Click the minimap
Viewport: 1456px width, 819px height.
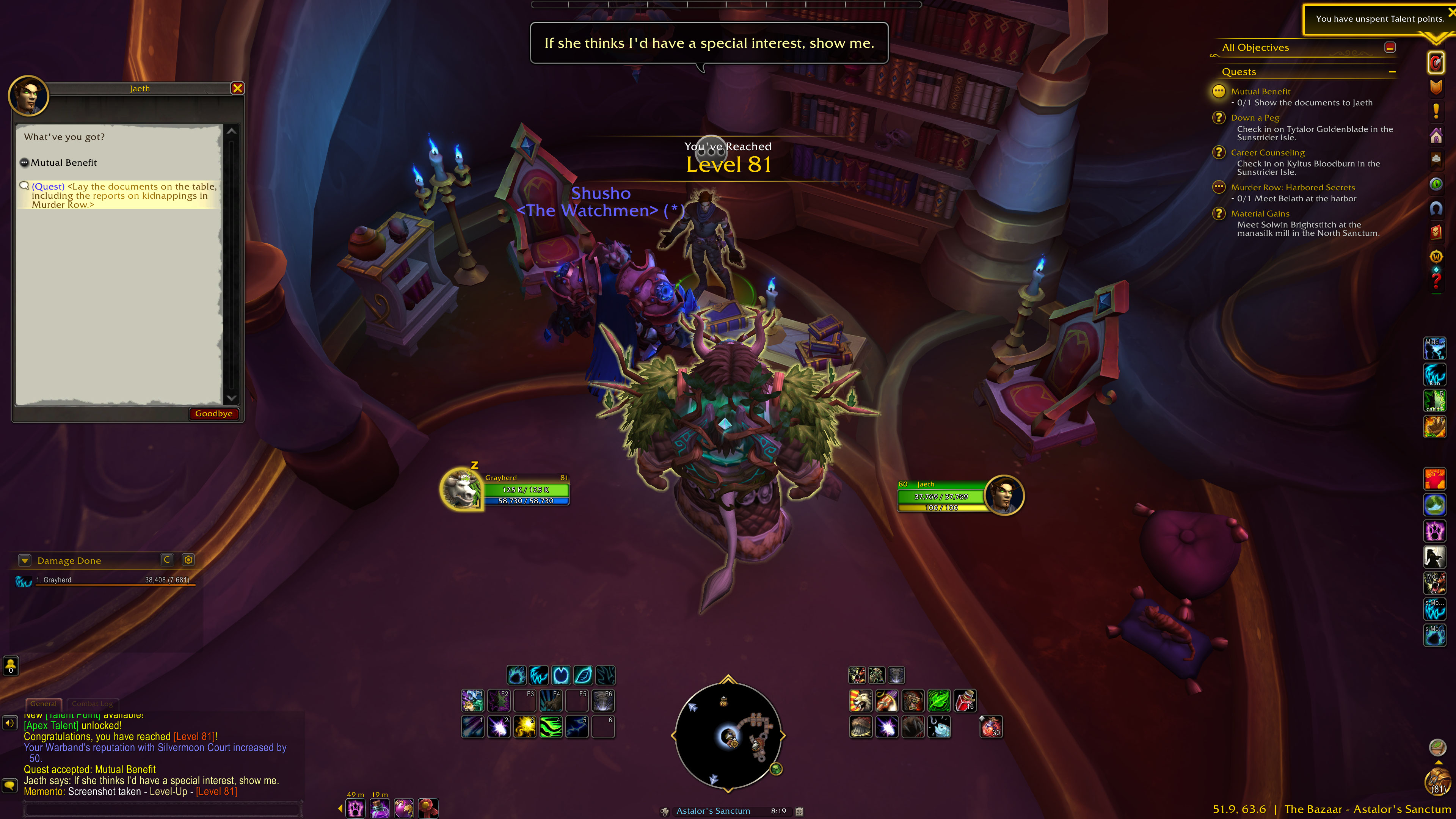(x=728, y=735)
